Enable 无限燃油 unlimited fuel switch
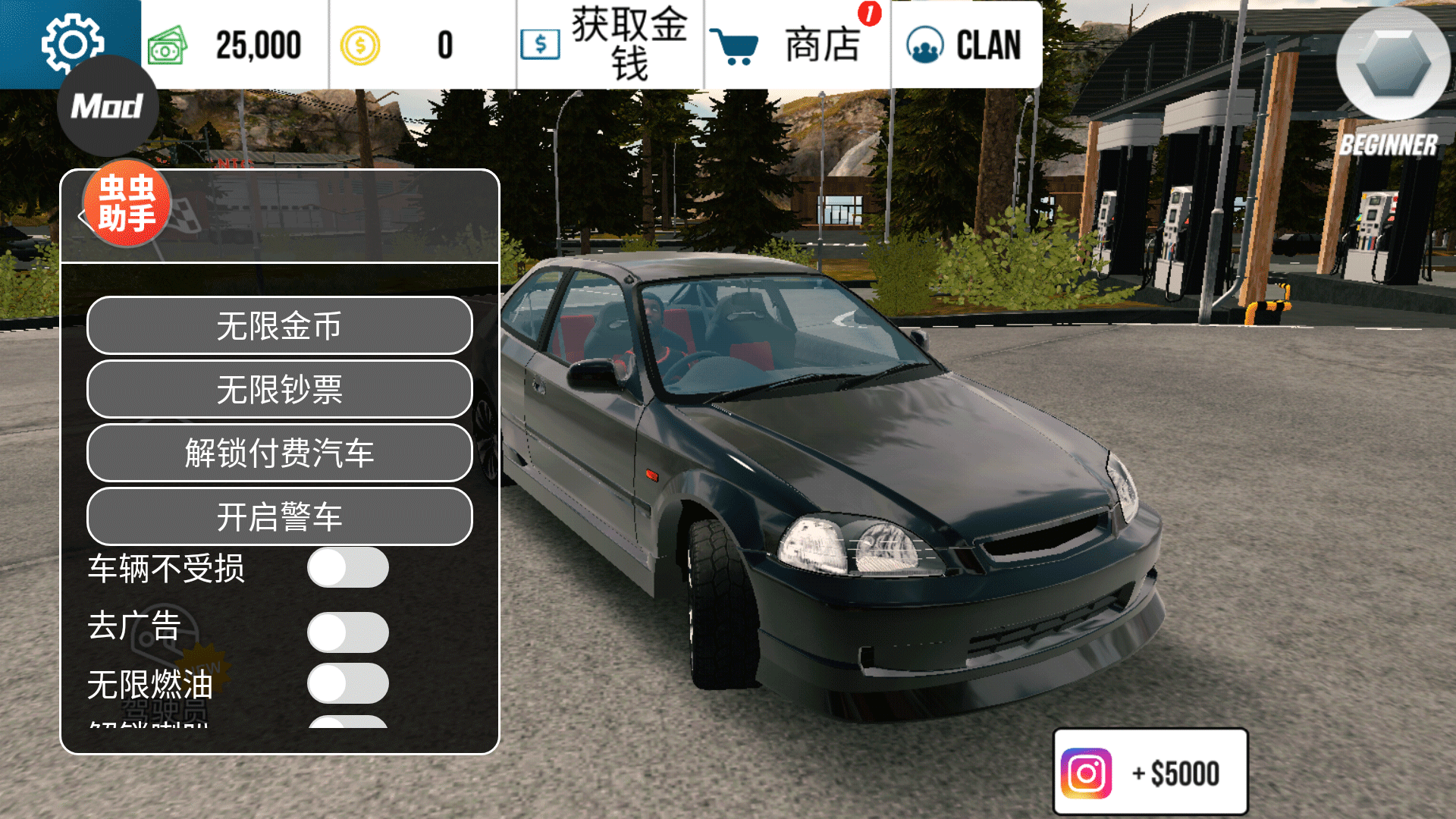This screenshot has width=1456, height=819. [x=347, y=683]
